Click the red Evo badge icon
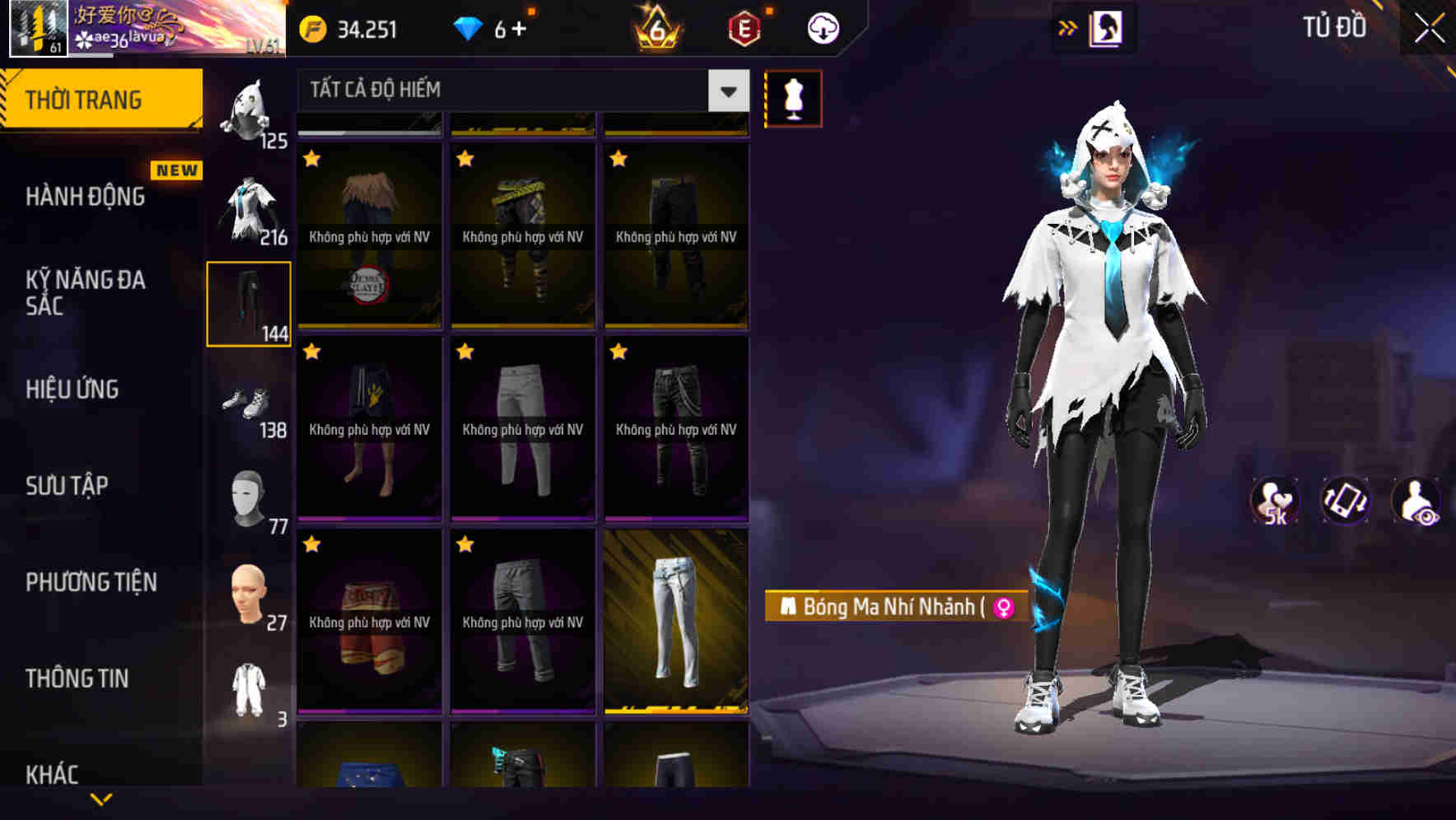1456x820 pixels. (742, 27)
